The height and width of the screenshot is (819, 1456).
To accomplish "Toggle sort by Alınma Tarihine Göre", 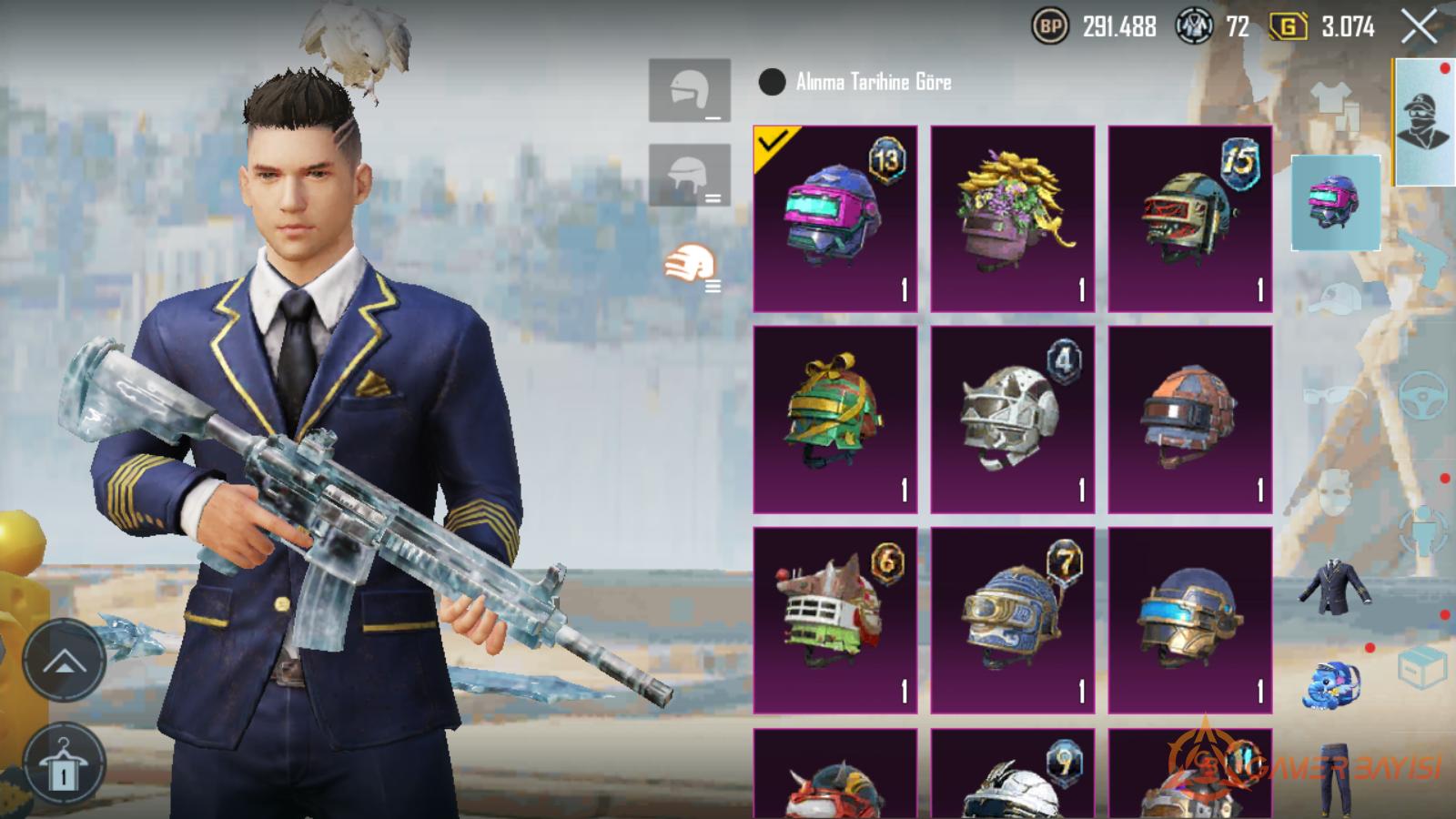I will [x=772, y=82].
